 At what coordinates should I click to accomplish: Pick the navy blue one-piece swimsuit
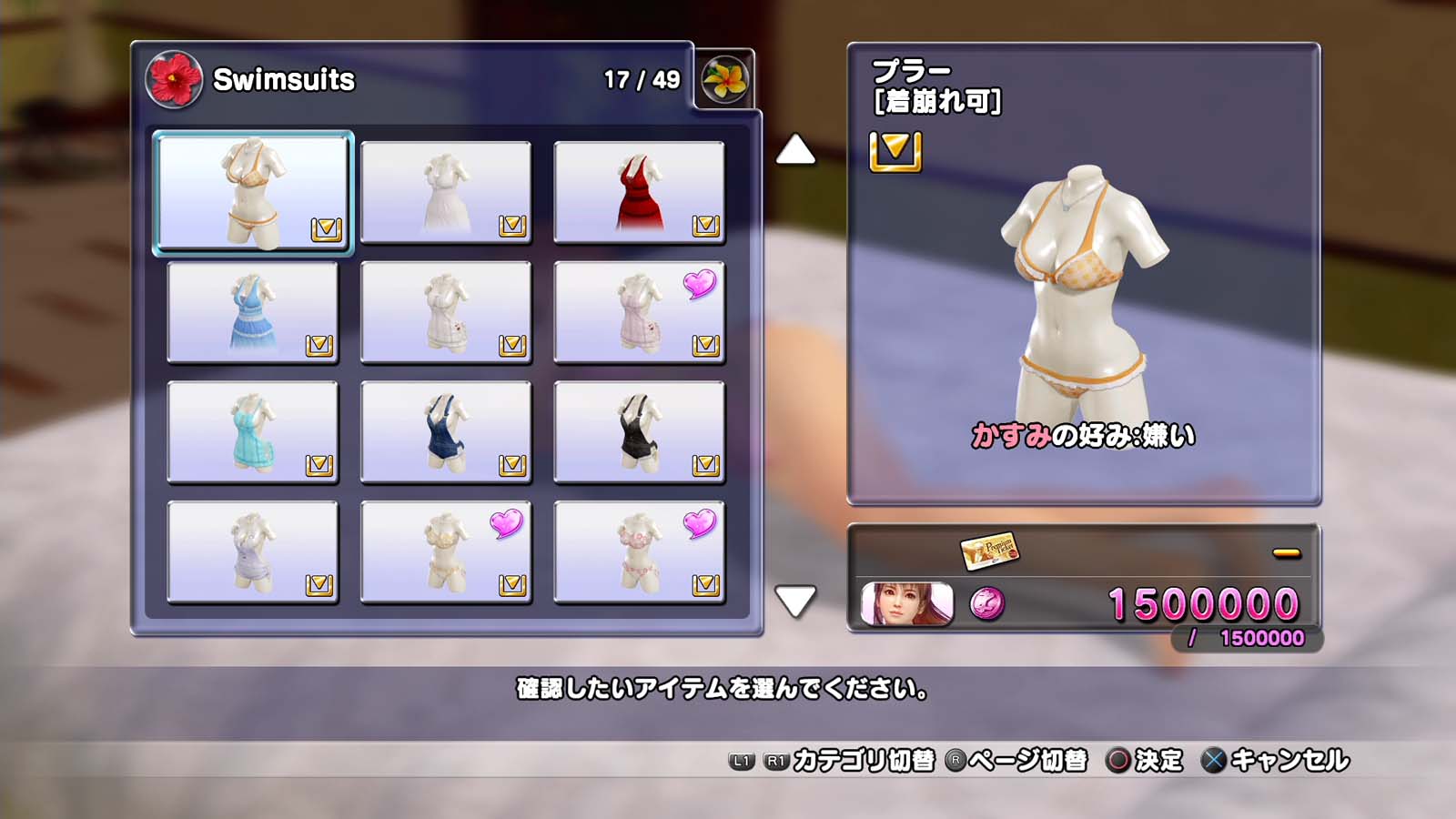[446, 431]
